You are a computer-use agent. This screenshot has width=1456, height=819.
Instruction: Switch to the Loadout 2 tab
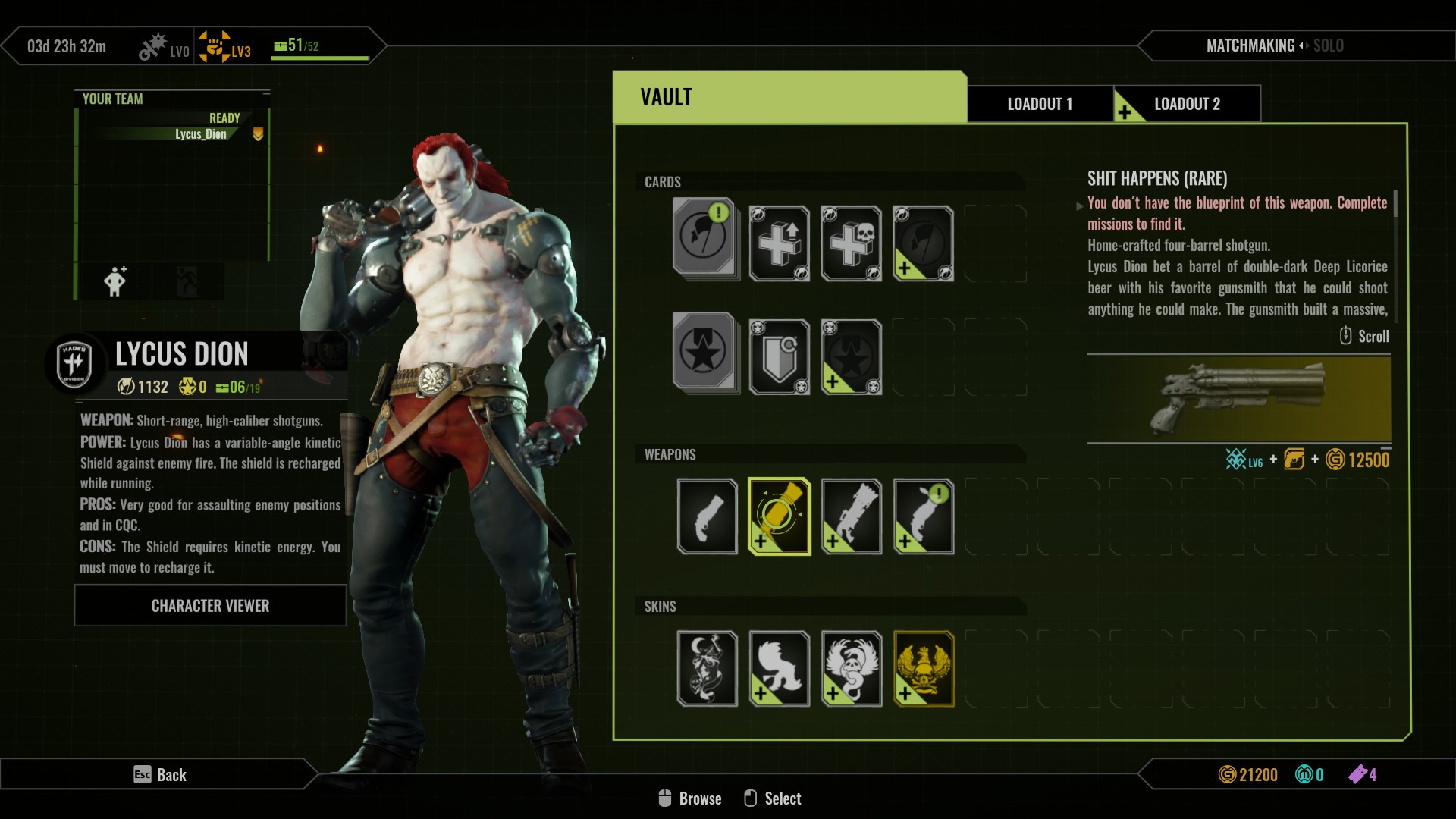(1187, 104)
